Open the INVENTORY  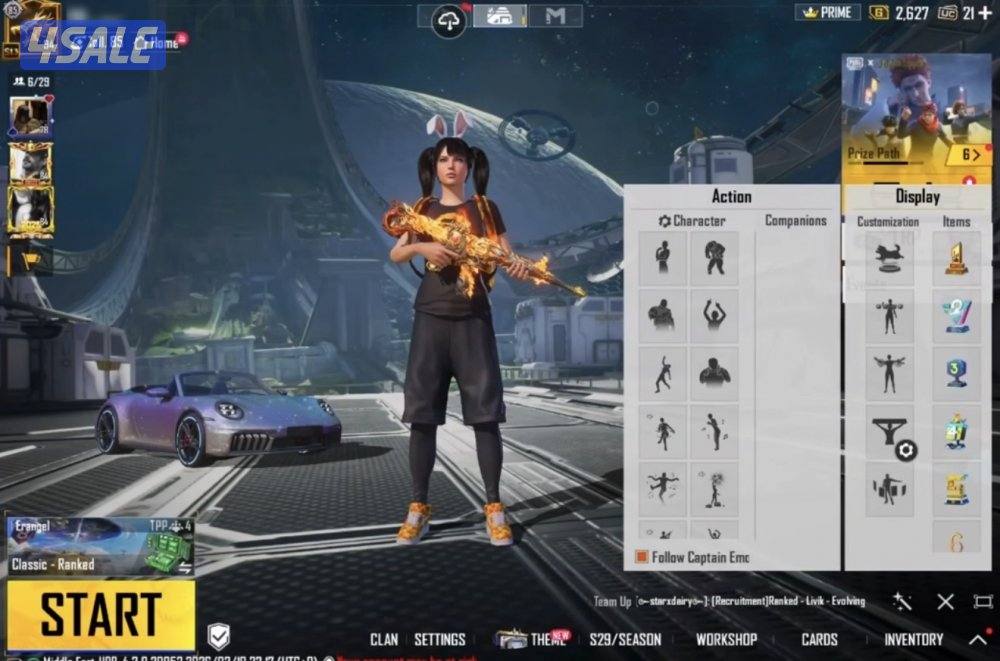point(913,639)
